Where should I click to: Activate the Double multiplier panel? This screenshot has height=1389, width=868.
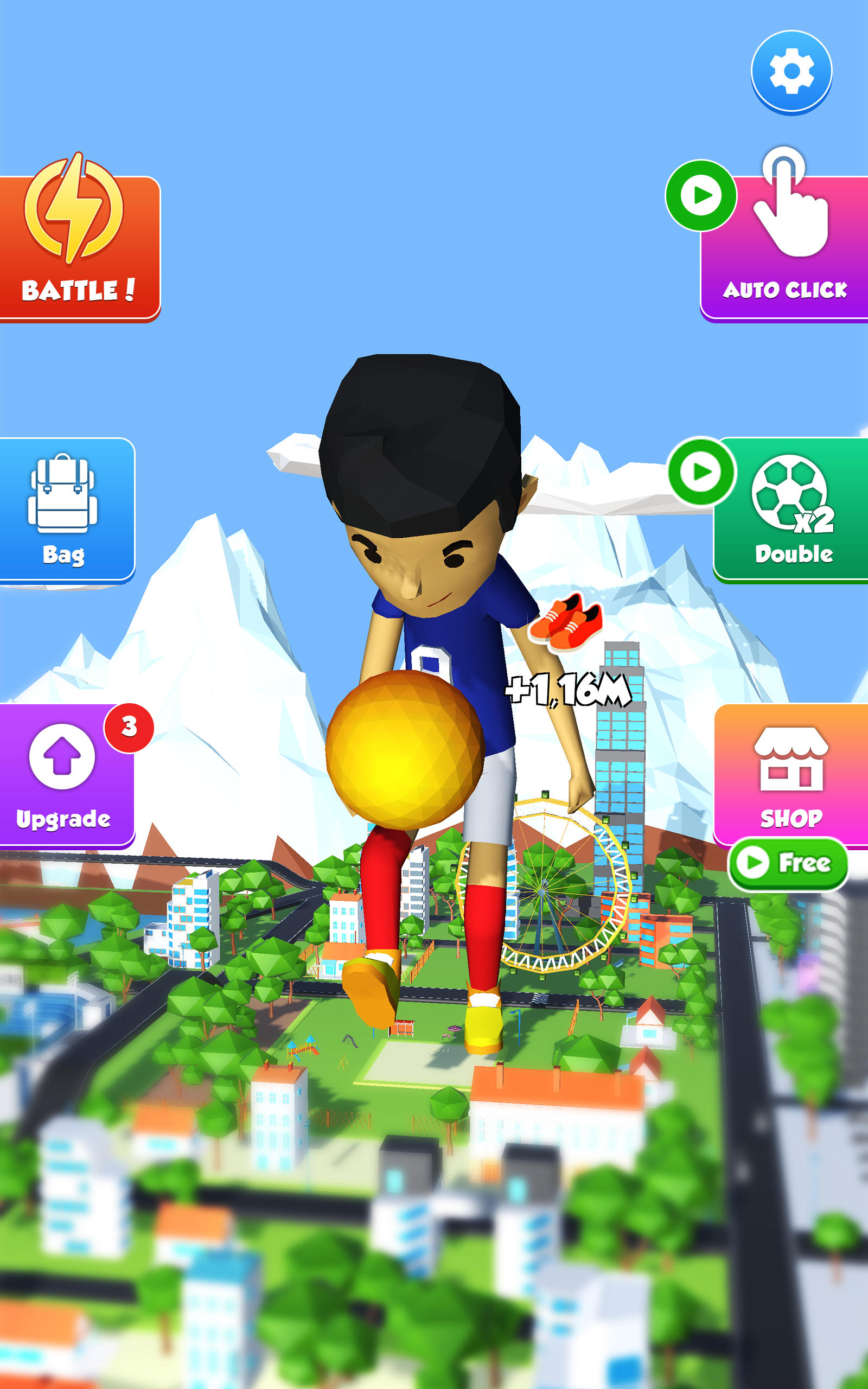pos(791,511)
